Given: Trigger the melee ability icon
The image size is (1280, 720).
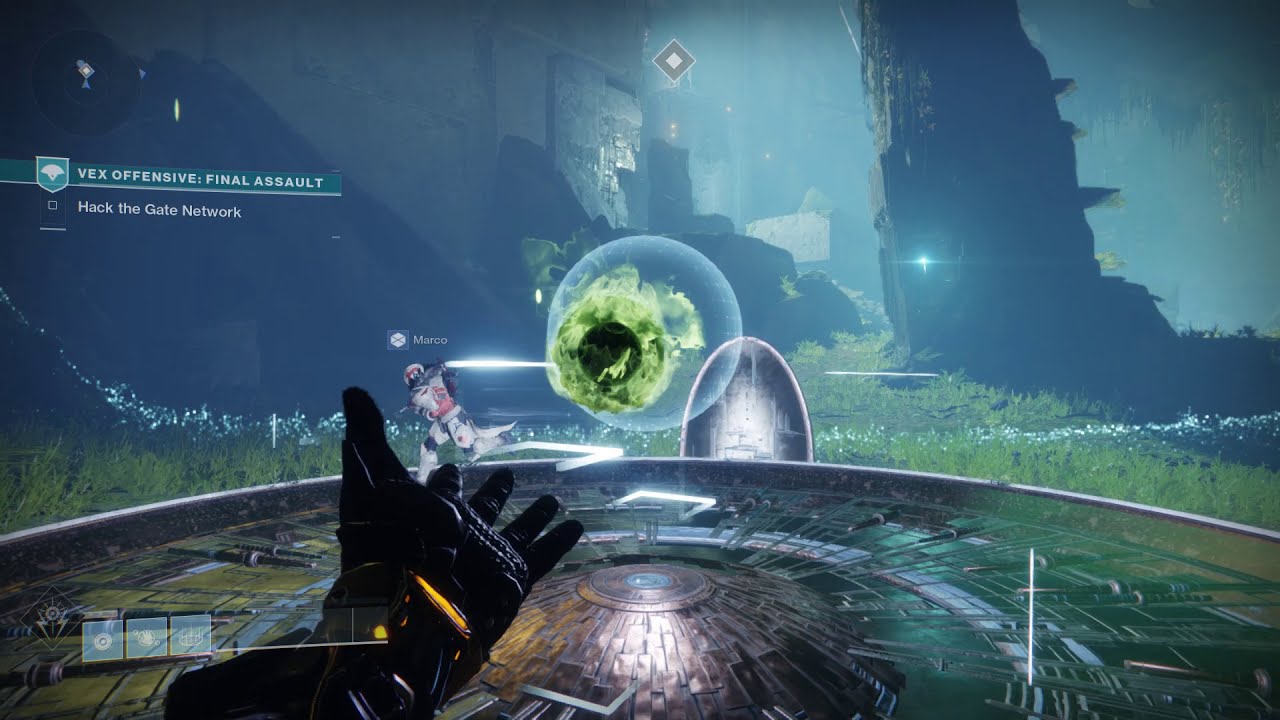Looking at the screenshot, I should 146,637.
